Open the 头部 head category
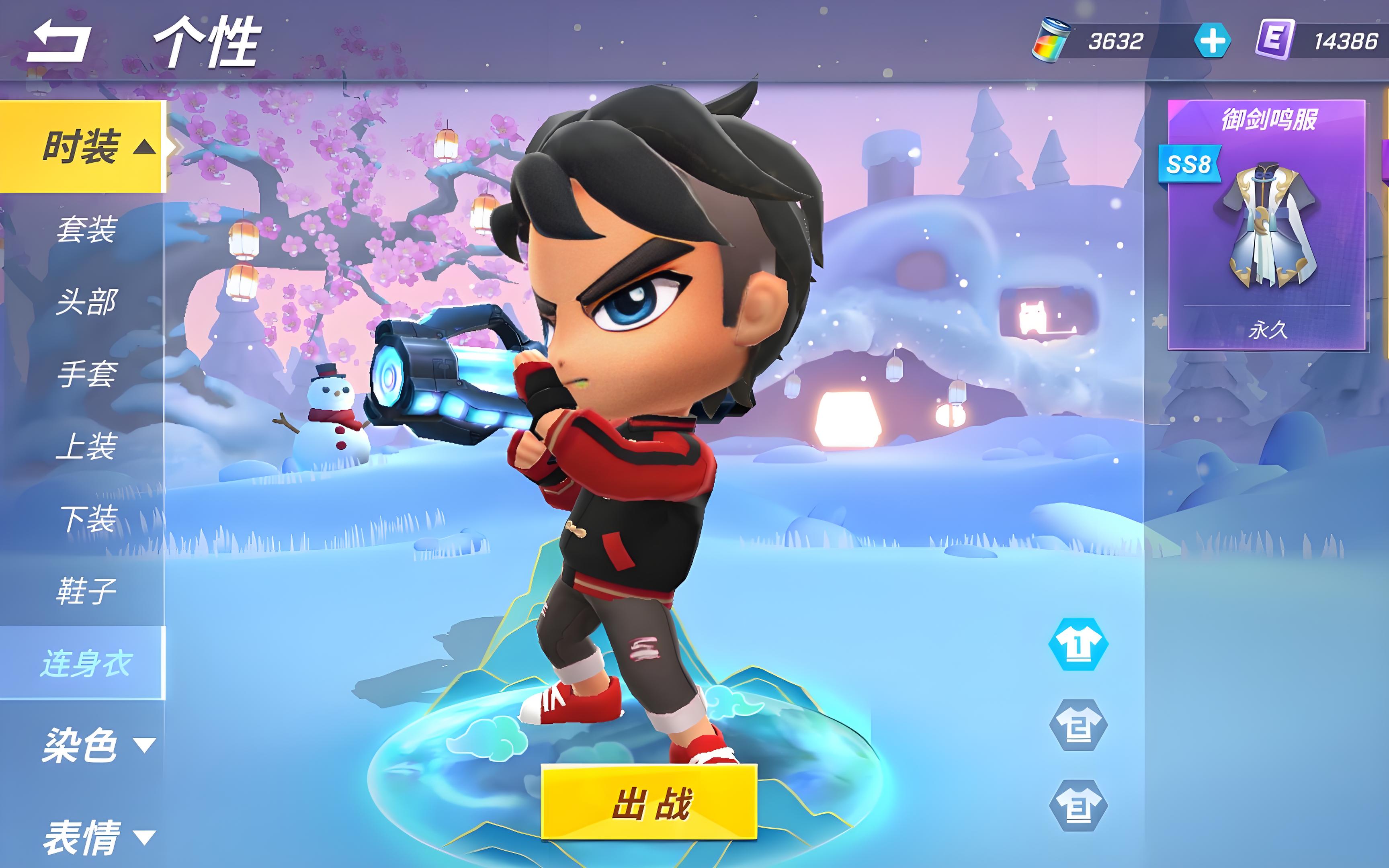 pyautogui.click(x=86, y=302)
